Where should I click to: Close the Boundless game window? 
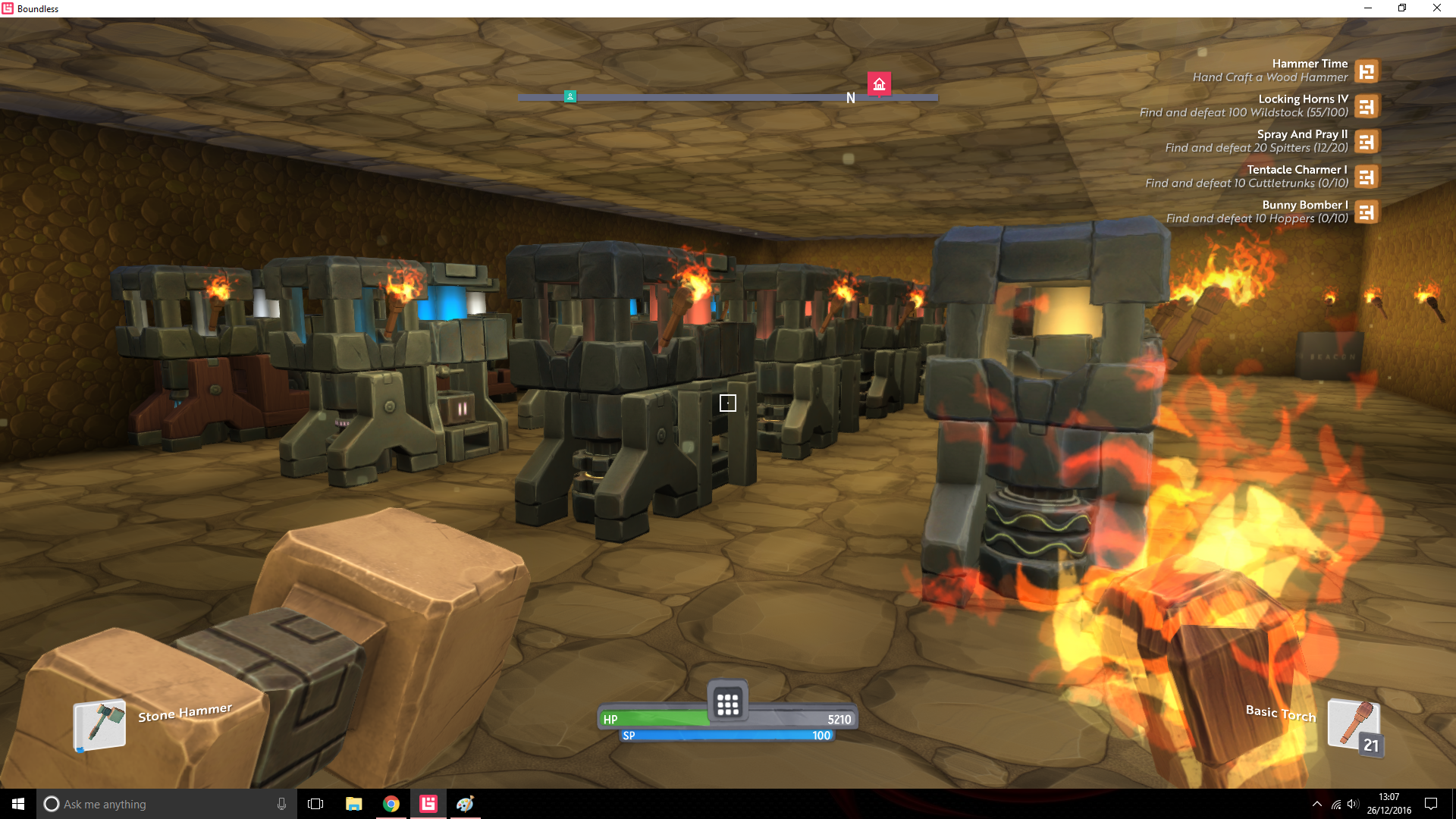point(1436,8)
